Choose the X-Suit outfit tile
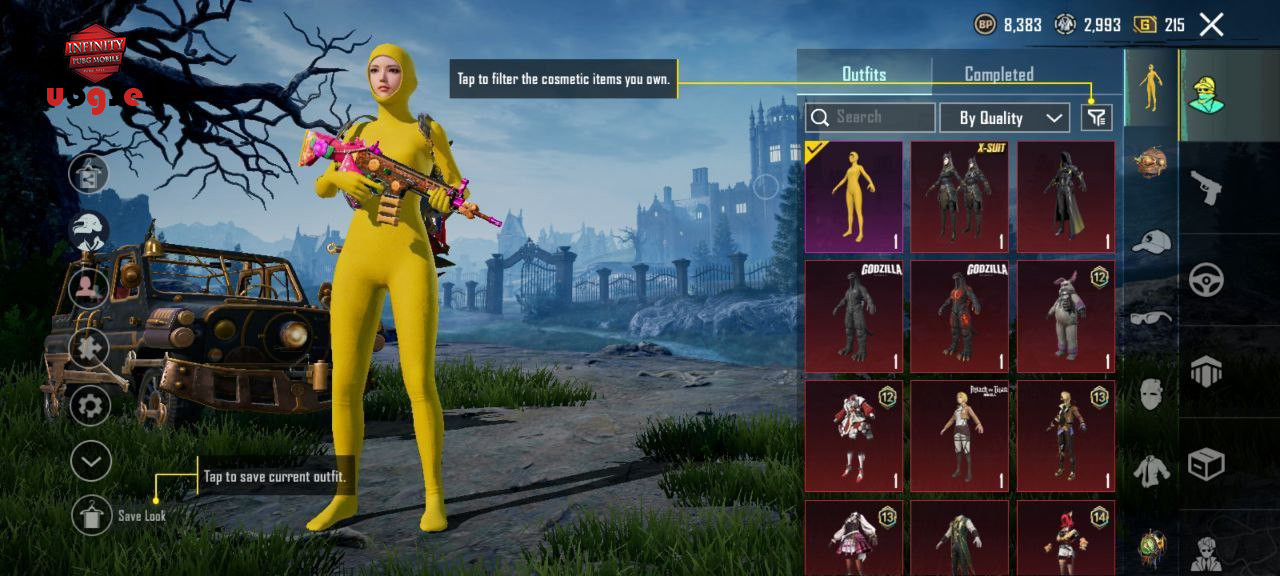 pyautogui.click(x=960, y=196)
